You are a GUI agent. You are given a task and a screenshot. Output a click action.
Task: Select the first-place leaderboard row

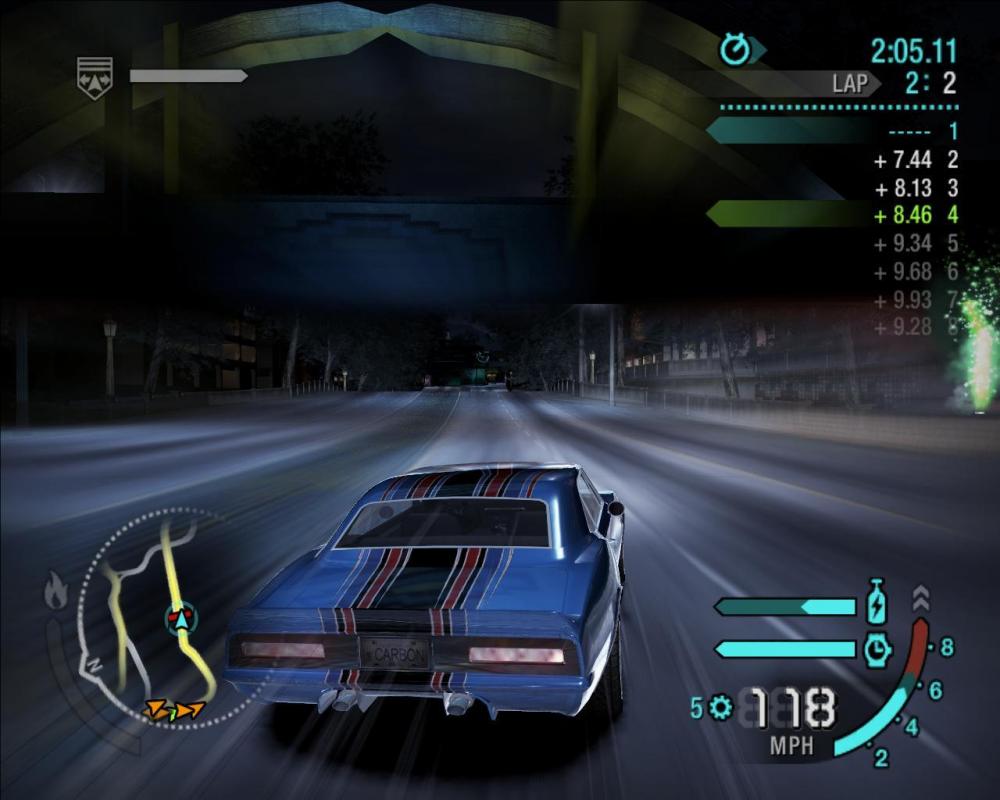click(x=832, y=131)
